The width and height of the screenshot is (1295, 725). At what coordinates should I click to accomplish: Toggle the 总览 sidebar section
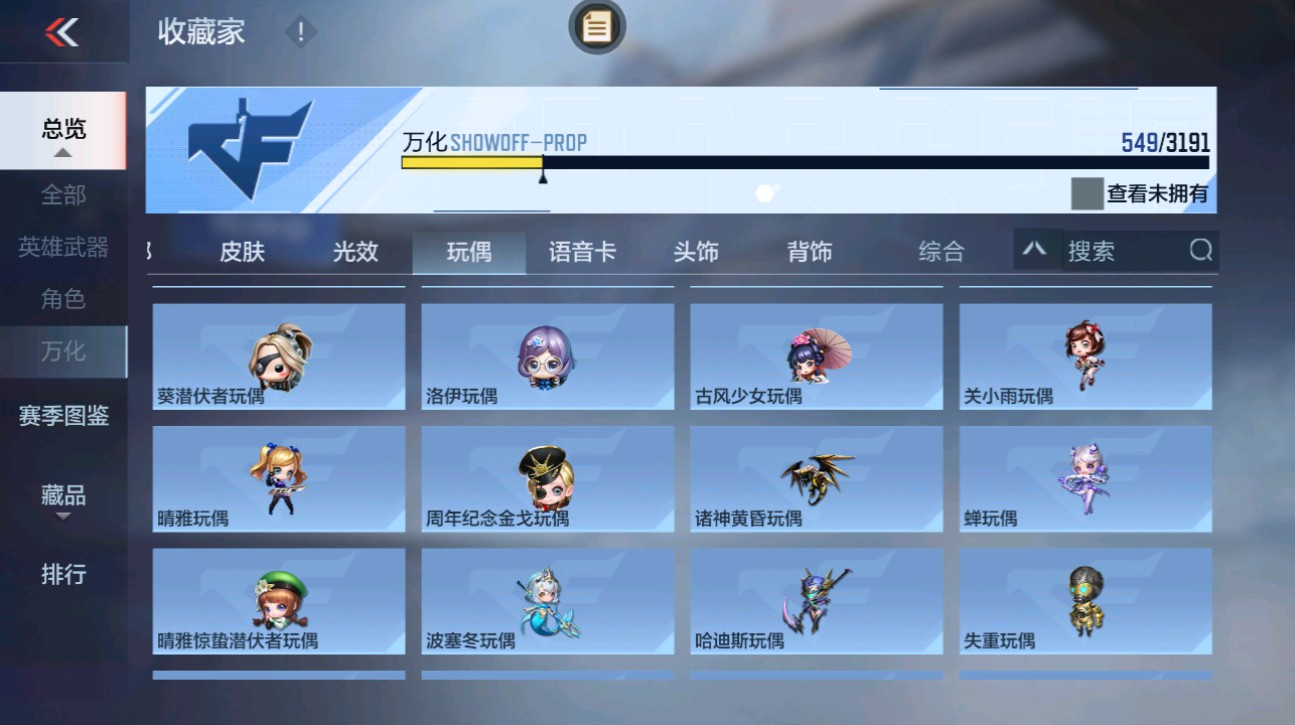click(64, 128)
